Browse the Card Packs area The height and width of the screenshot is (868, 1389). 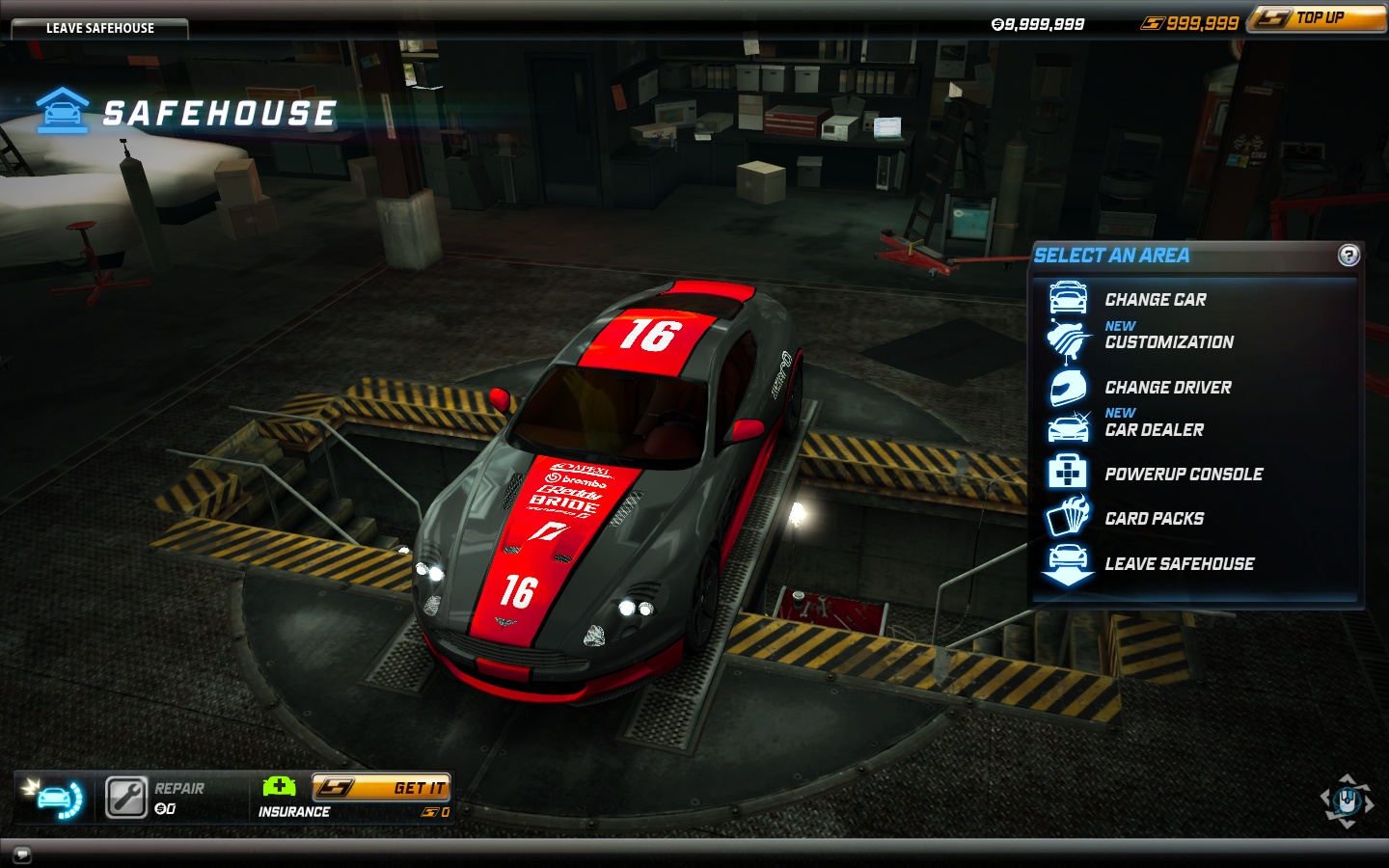coord(1154,519)
